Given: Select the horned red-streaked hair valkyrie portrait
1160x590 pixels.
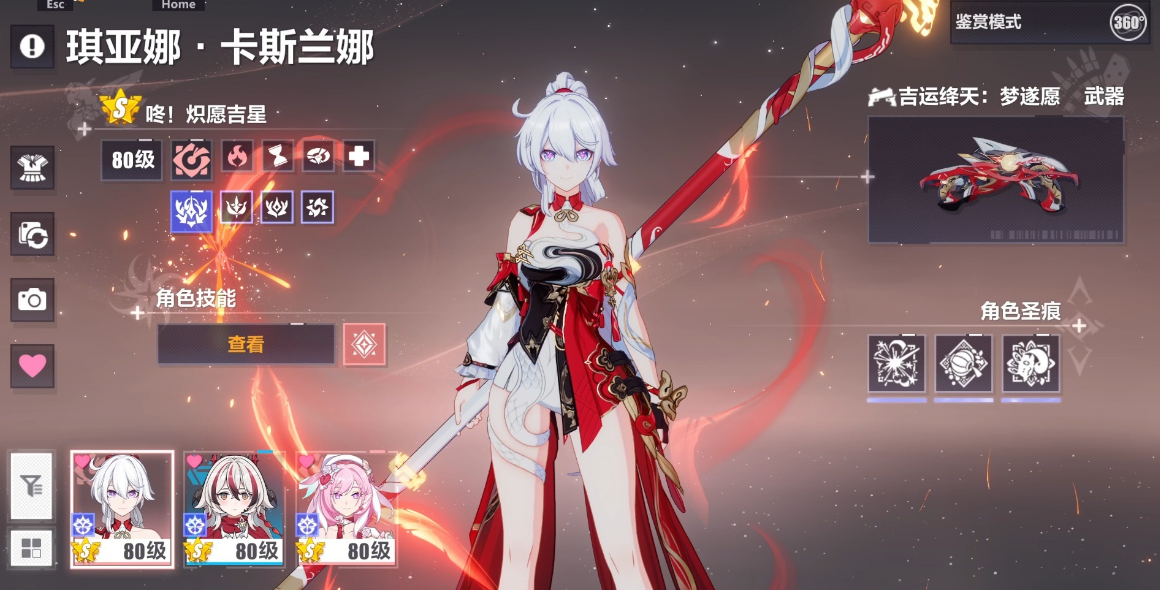Looking at the screenshot, I should tap(234, 509).
